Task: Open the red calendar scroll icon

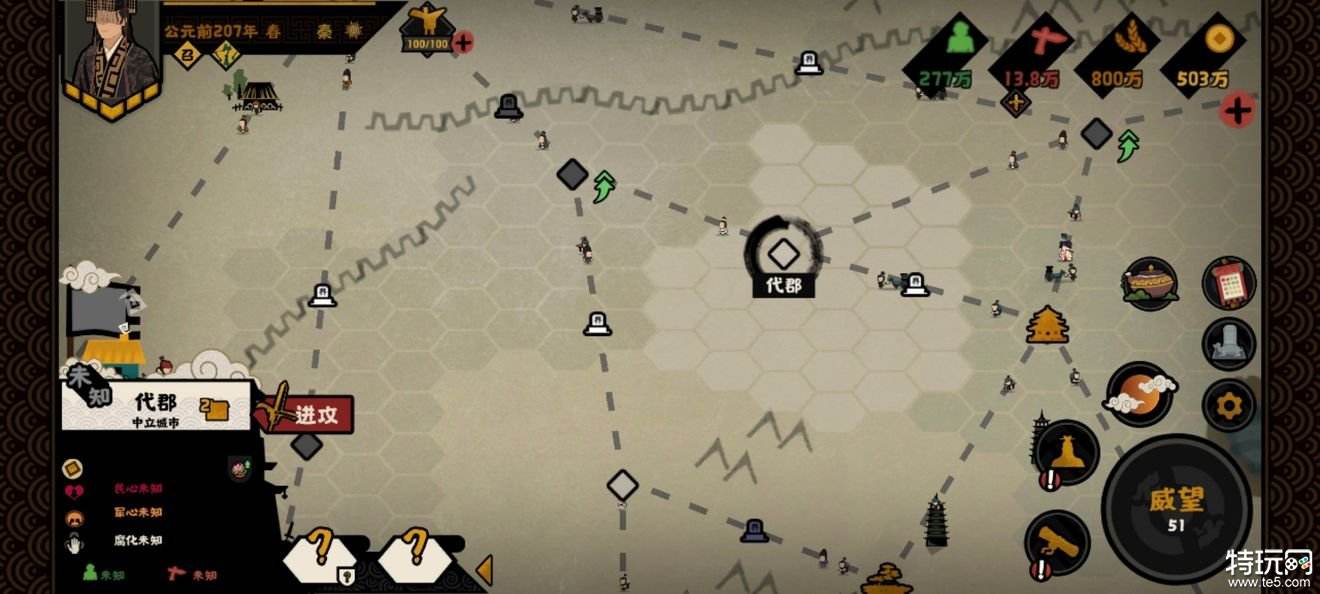Action: [x=1229, y=285]
